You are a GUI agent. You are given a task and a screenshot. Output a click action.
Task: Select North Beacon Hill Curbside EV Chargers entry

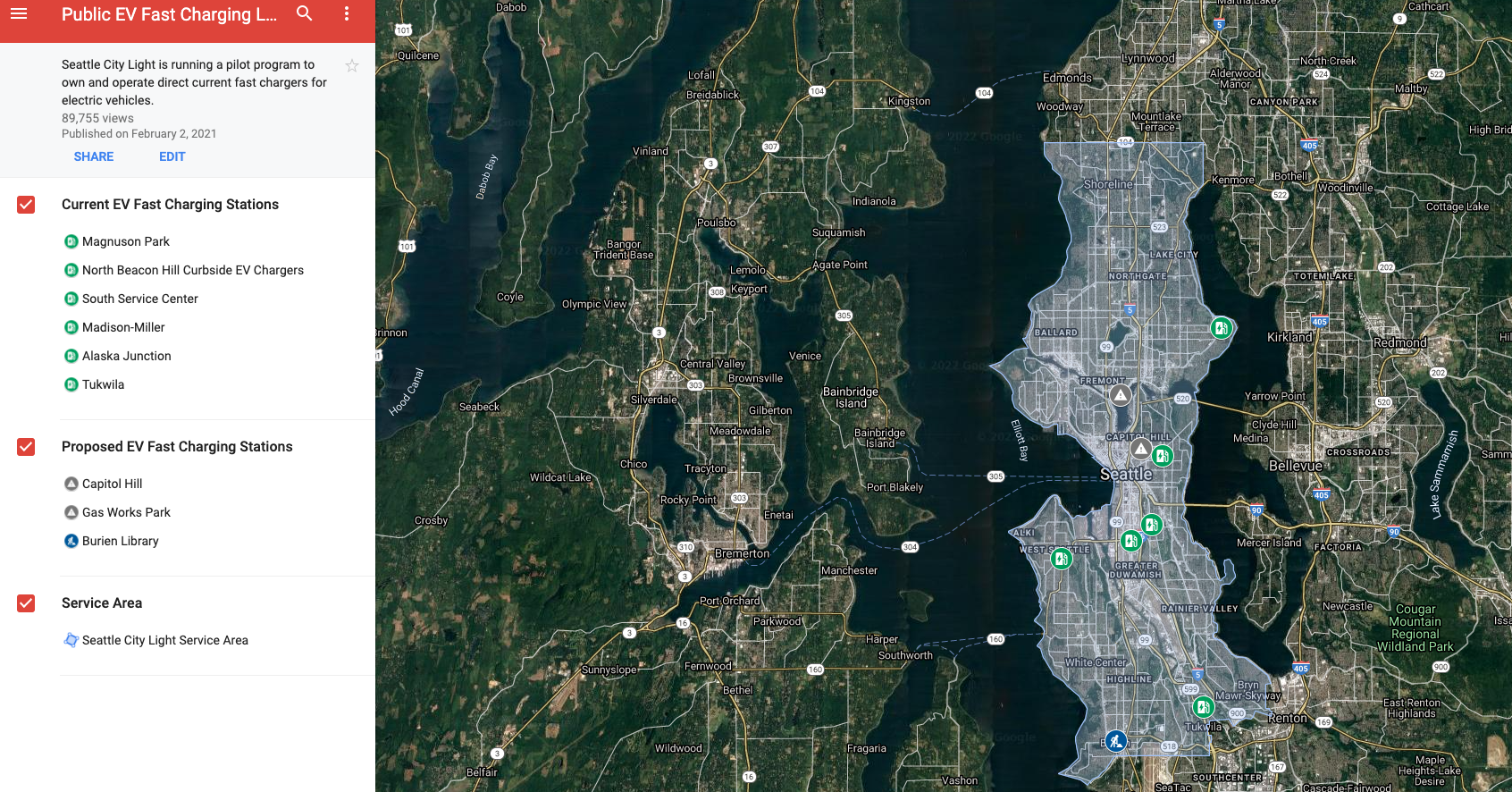click(x=192, y=270)
